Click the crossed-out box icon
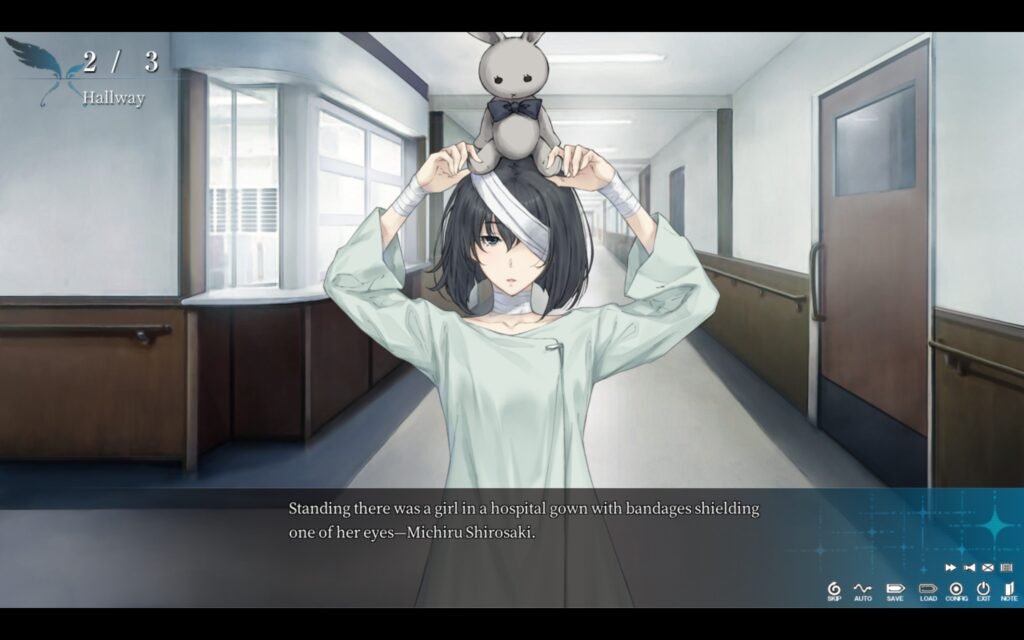 point(987,567)
